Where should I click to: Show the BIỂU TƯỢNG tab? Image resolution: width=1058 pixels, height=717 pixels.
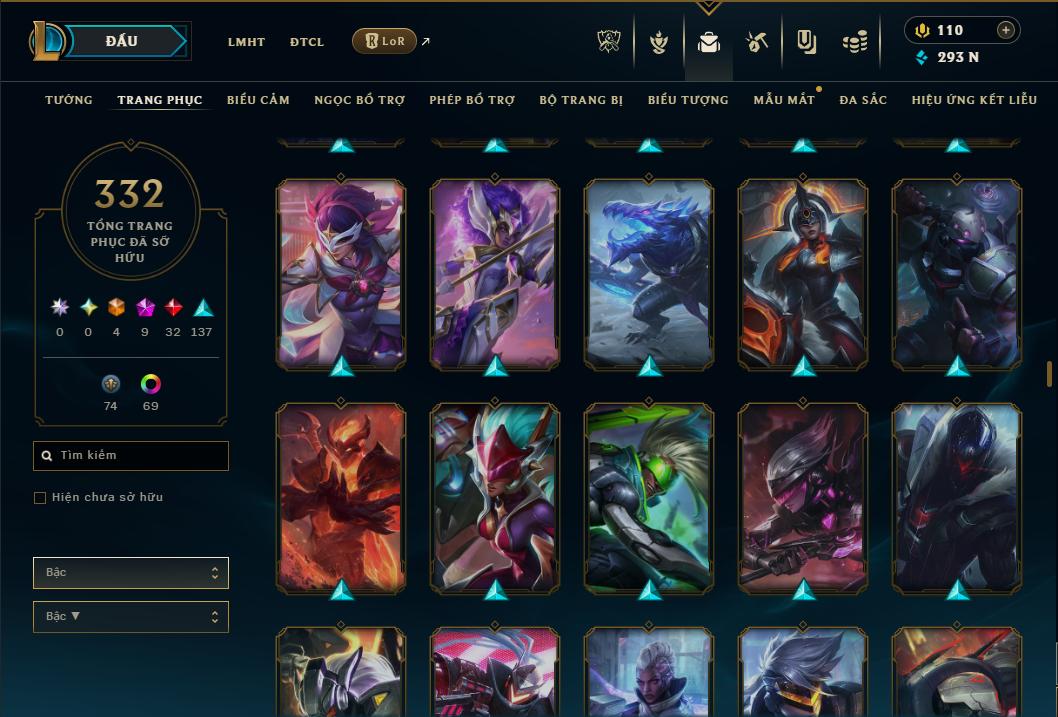pos(688,100)
